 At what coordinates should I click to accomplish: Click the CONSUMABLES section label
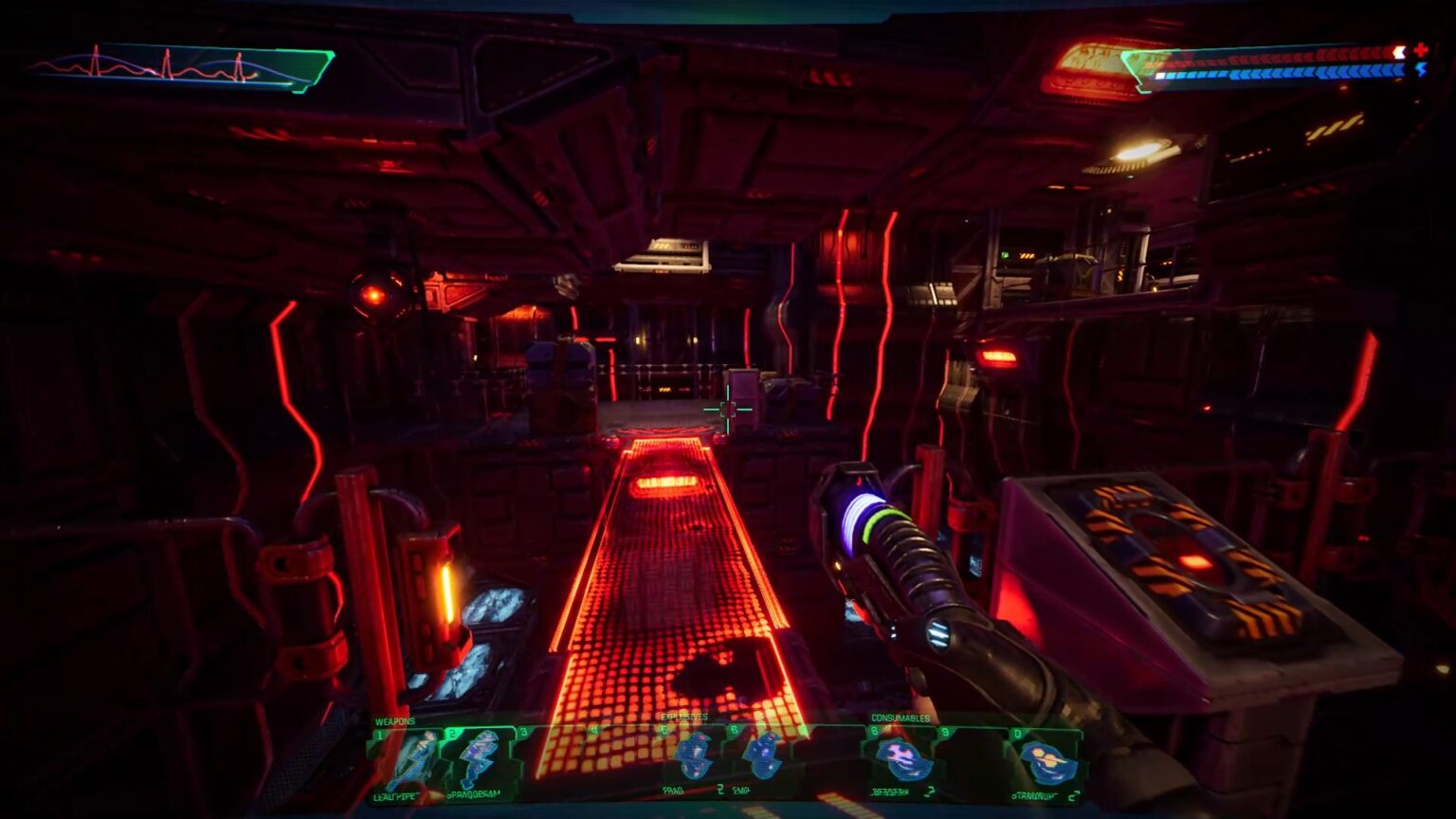(899, 717)
